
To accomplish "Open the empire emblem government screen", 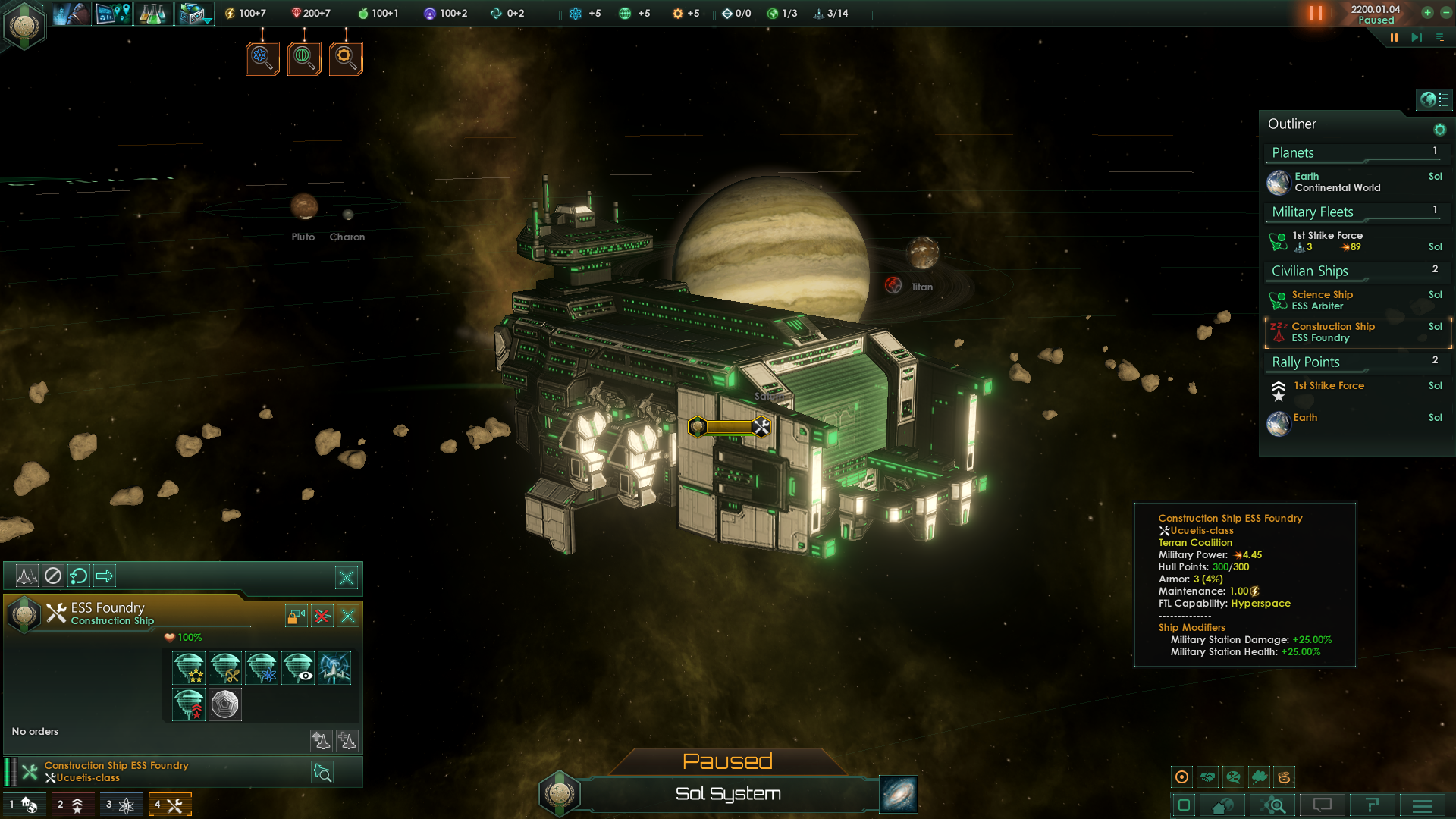I will (x=24, y=25).
